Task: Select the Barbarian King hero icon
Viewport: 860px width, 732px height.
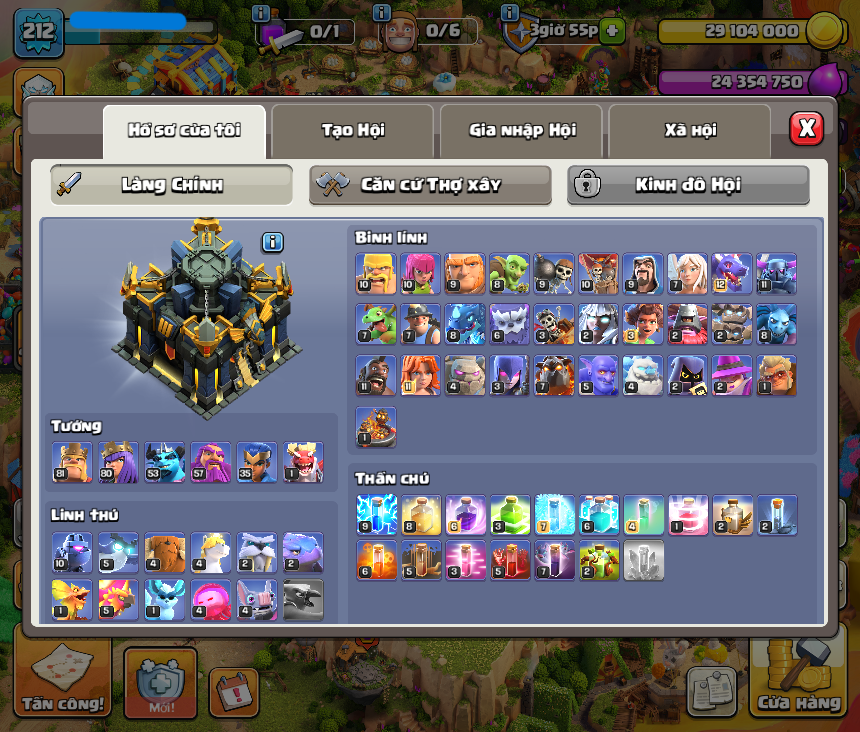Action: (72, 462)
